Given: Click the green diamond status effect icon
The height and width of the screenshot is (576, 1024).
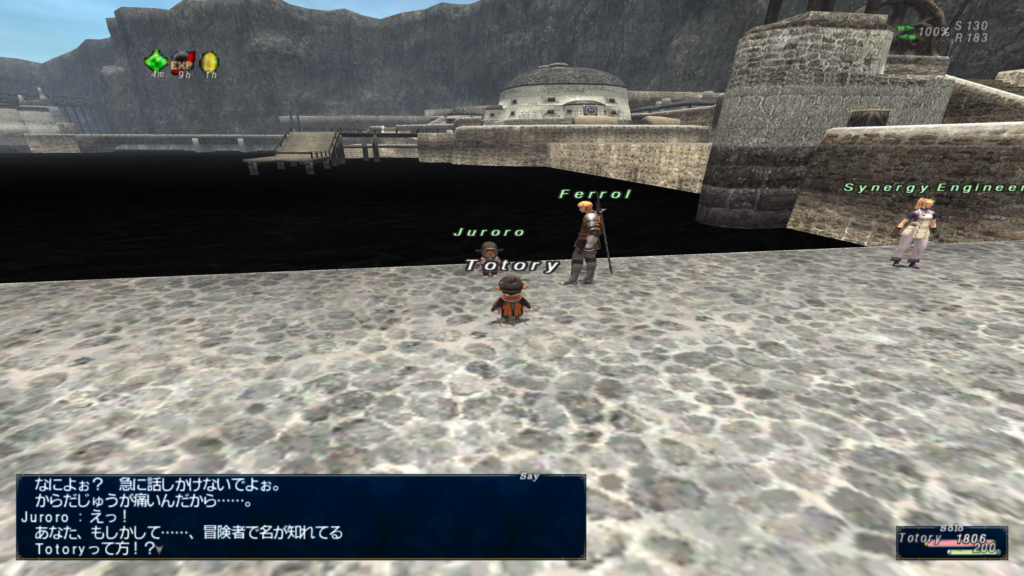Looking at the screenshot, I should tap(156, 61).
